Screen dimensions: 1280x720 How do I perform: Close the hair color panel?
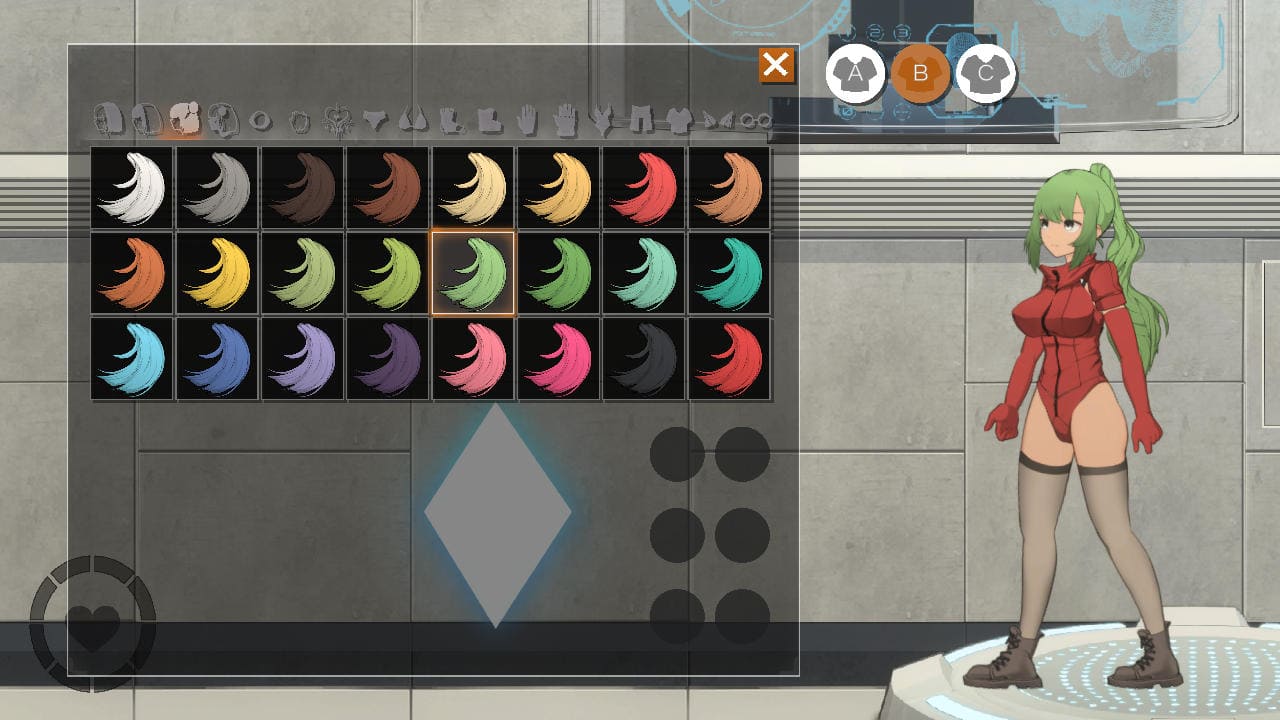click(775, 66)
